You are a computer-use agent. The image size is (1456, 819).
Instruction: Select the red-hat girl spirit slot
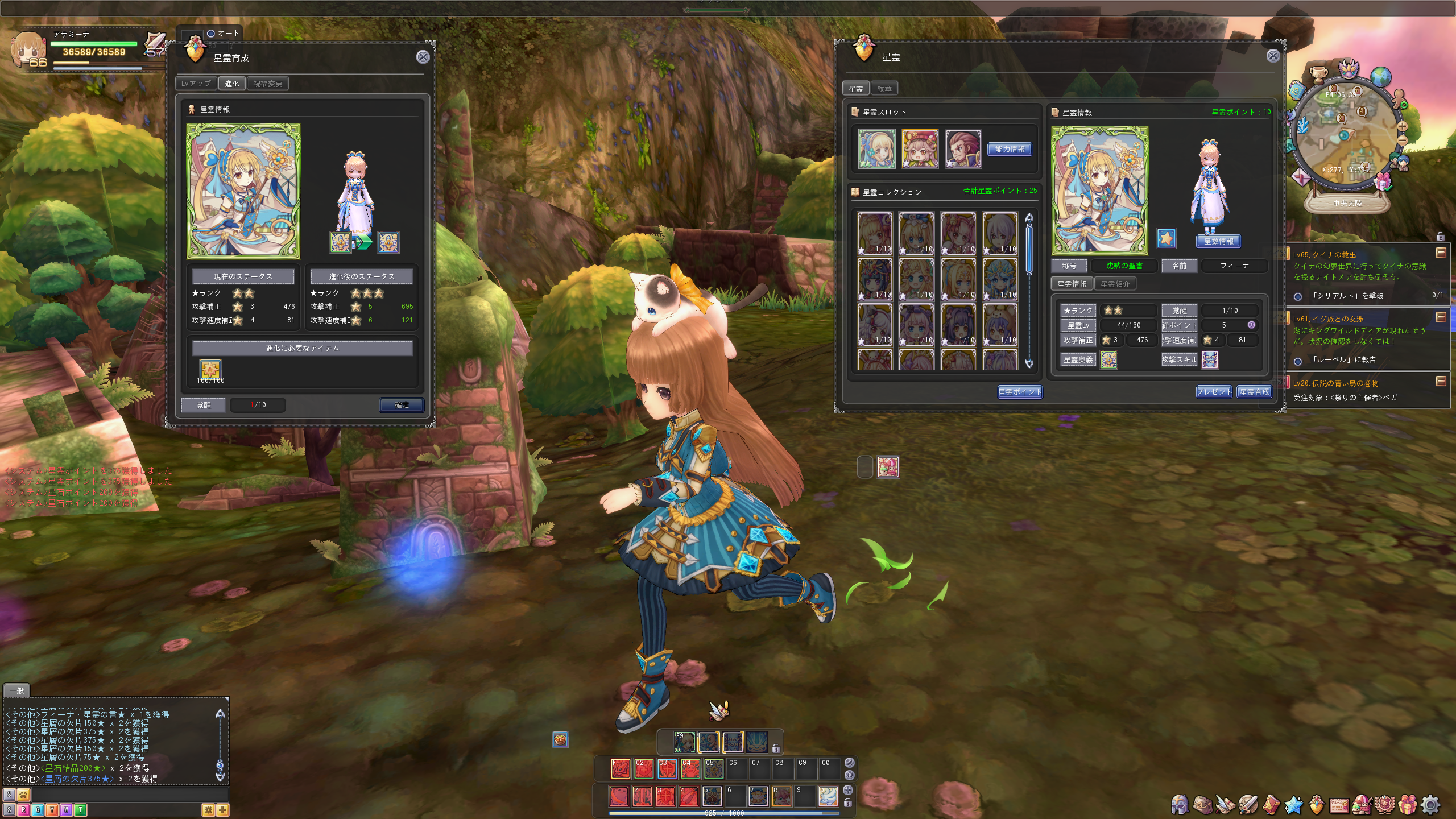click(x=920, y=149)
